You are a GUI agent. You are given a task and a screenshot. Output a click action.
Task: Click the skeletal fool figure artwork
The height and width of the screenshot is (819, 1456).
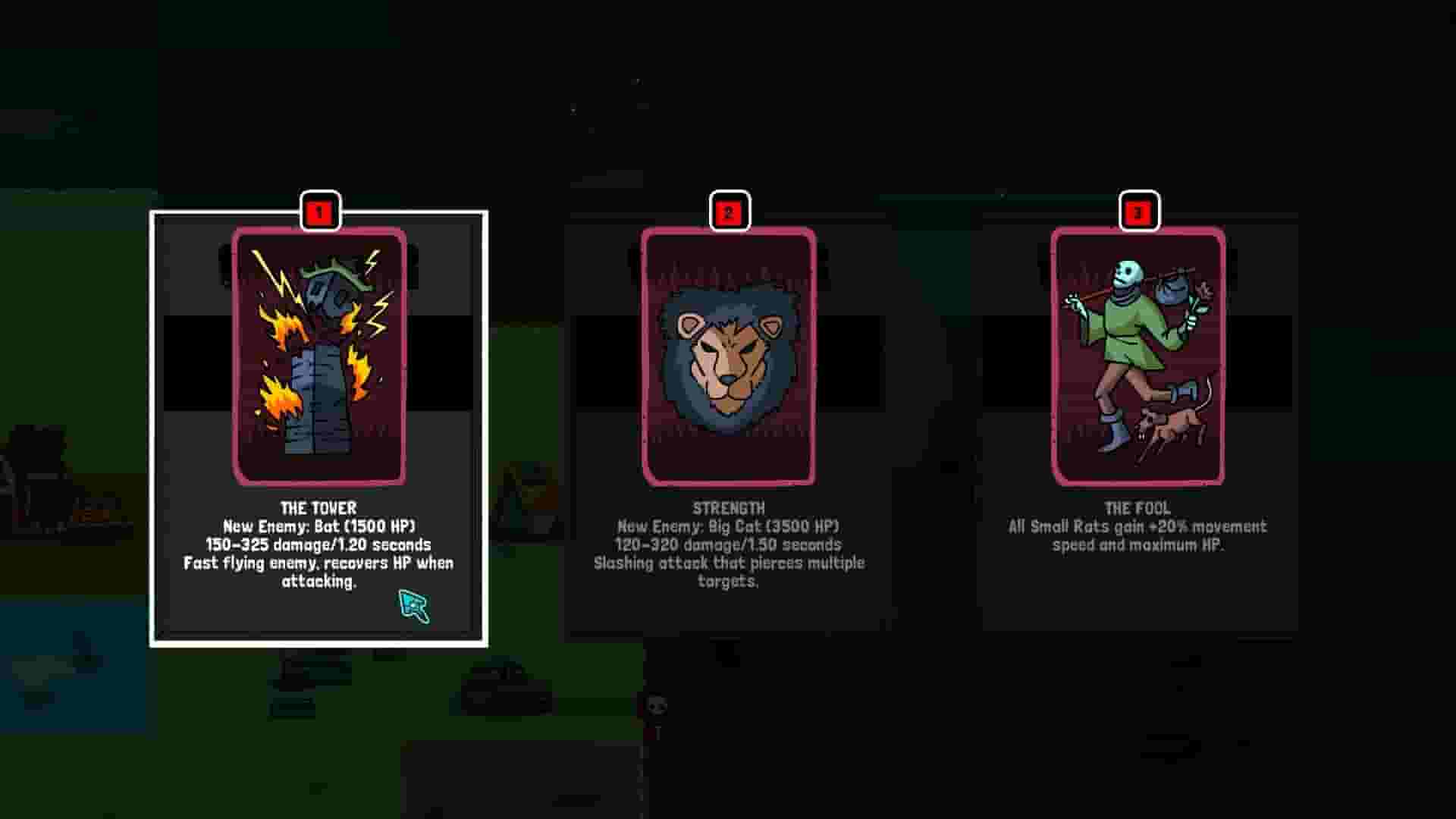pos(1134,334)
